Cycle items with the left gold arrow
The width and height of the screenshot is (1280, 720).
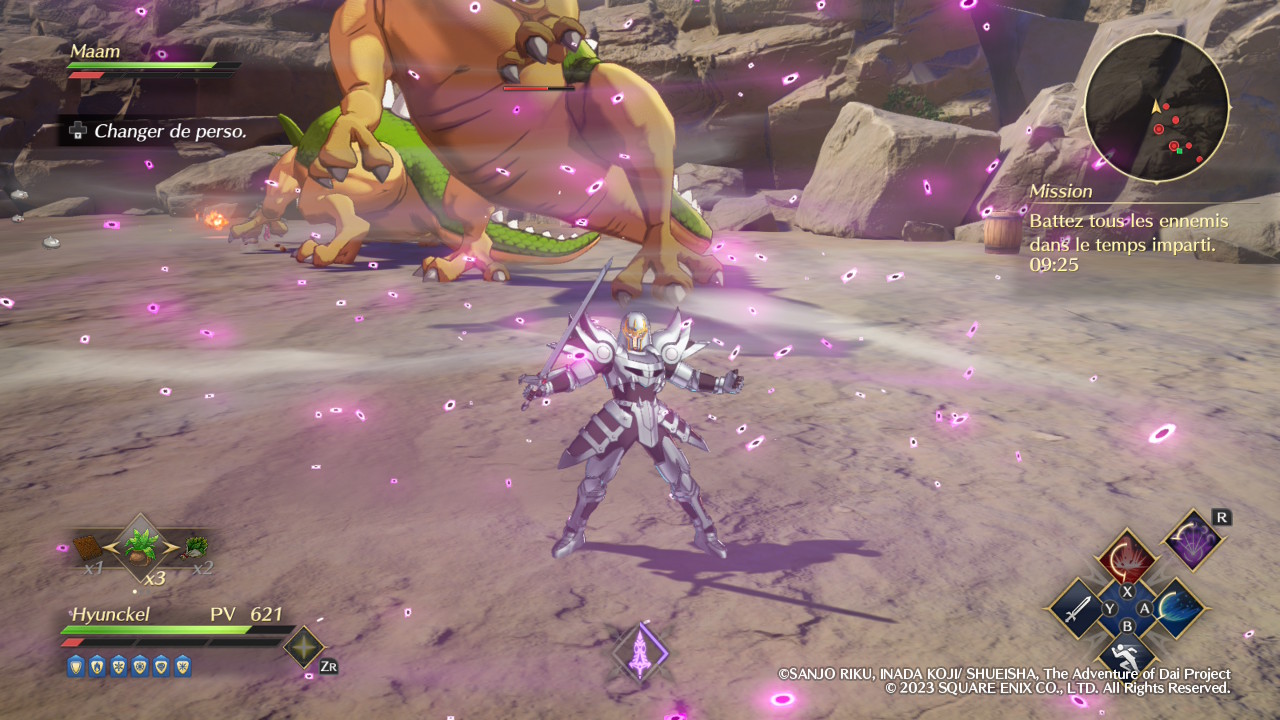point(111,547)
